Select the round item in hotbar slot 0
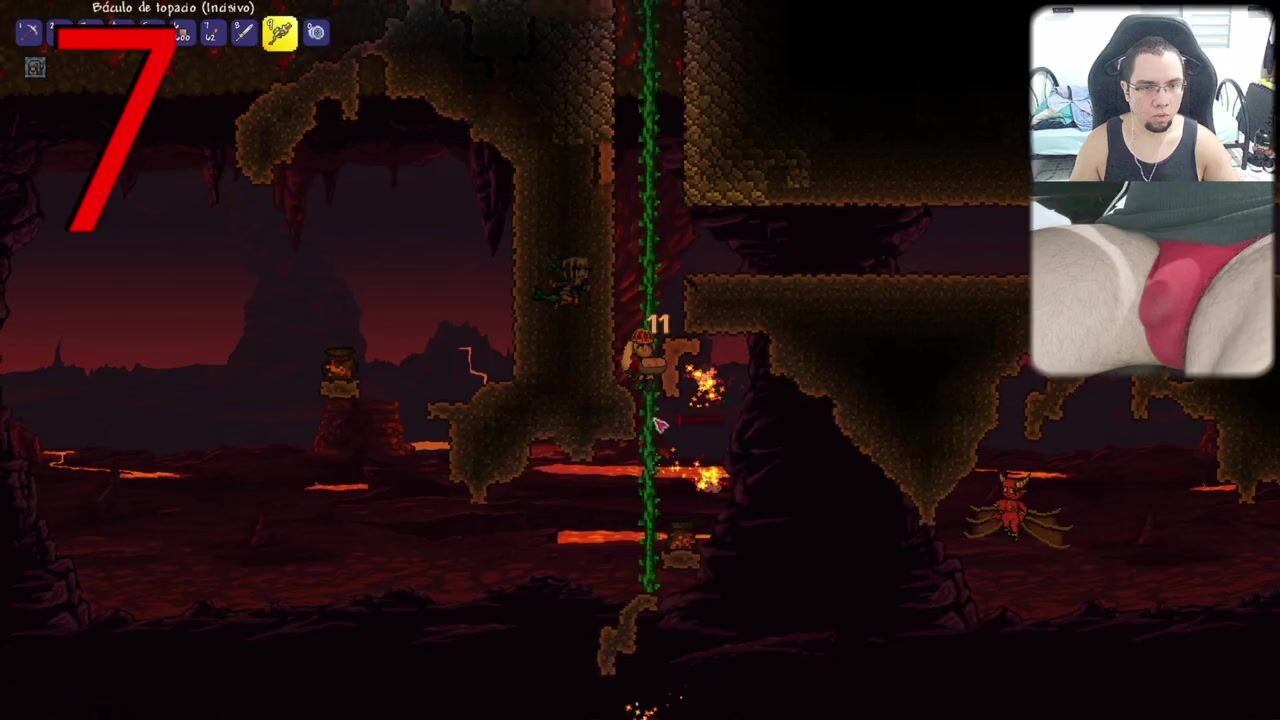Image resolution: width=1280 pixels, height=720 pixels. tap(316, 33)
